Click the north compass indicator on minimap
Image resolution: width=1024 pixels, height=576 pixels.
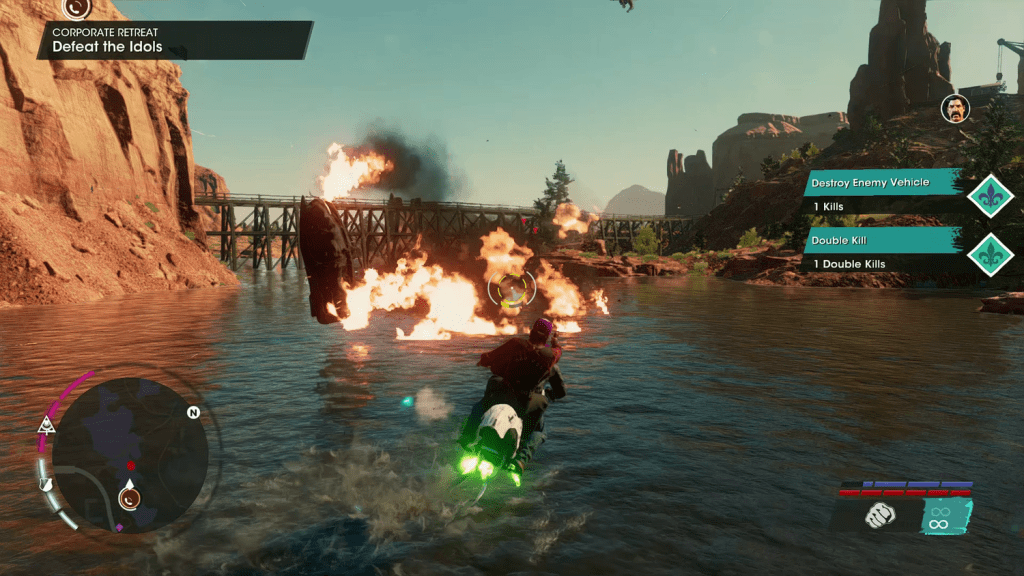point(192,411)
